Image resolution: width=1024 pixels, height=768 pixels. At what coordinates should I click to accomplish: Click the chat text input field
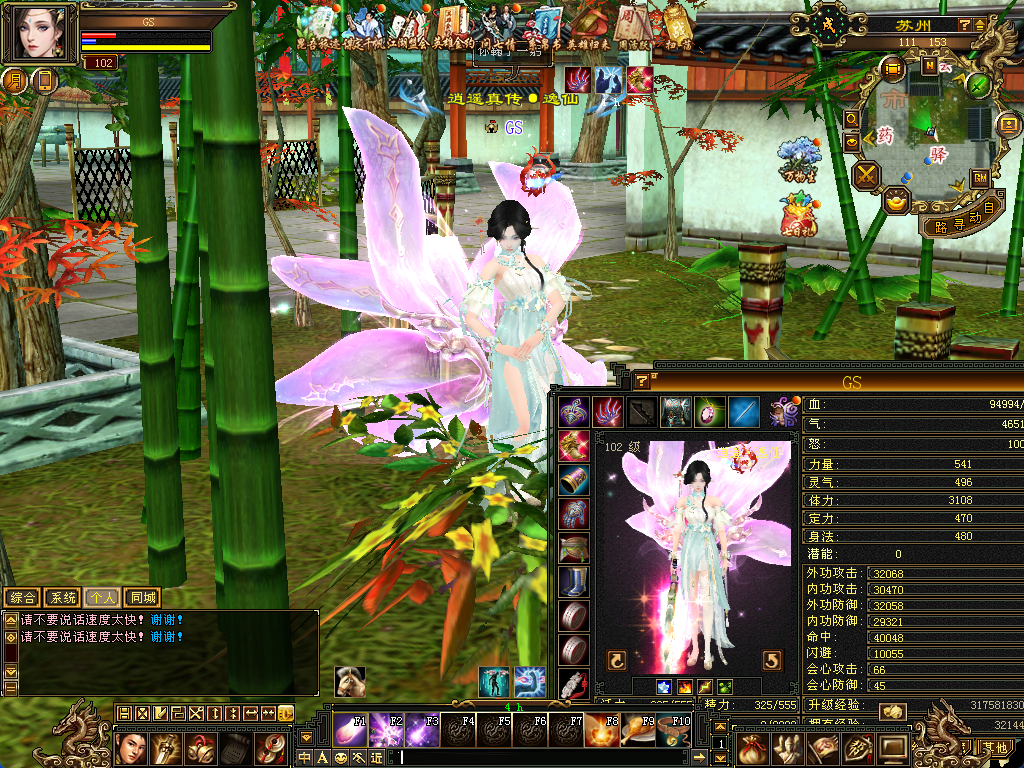click(550, 757)
